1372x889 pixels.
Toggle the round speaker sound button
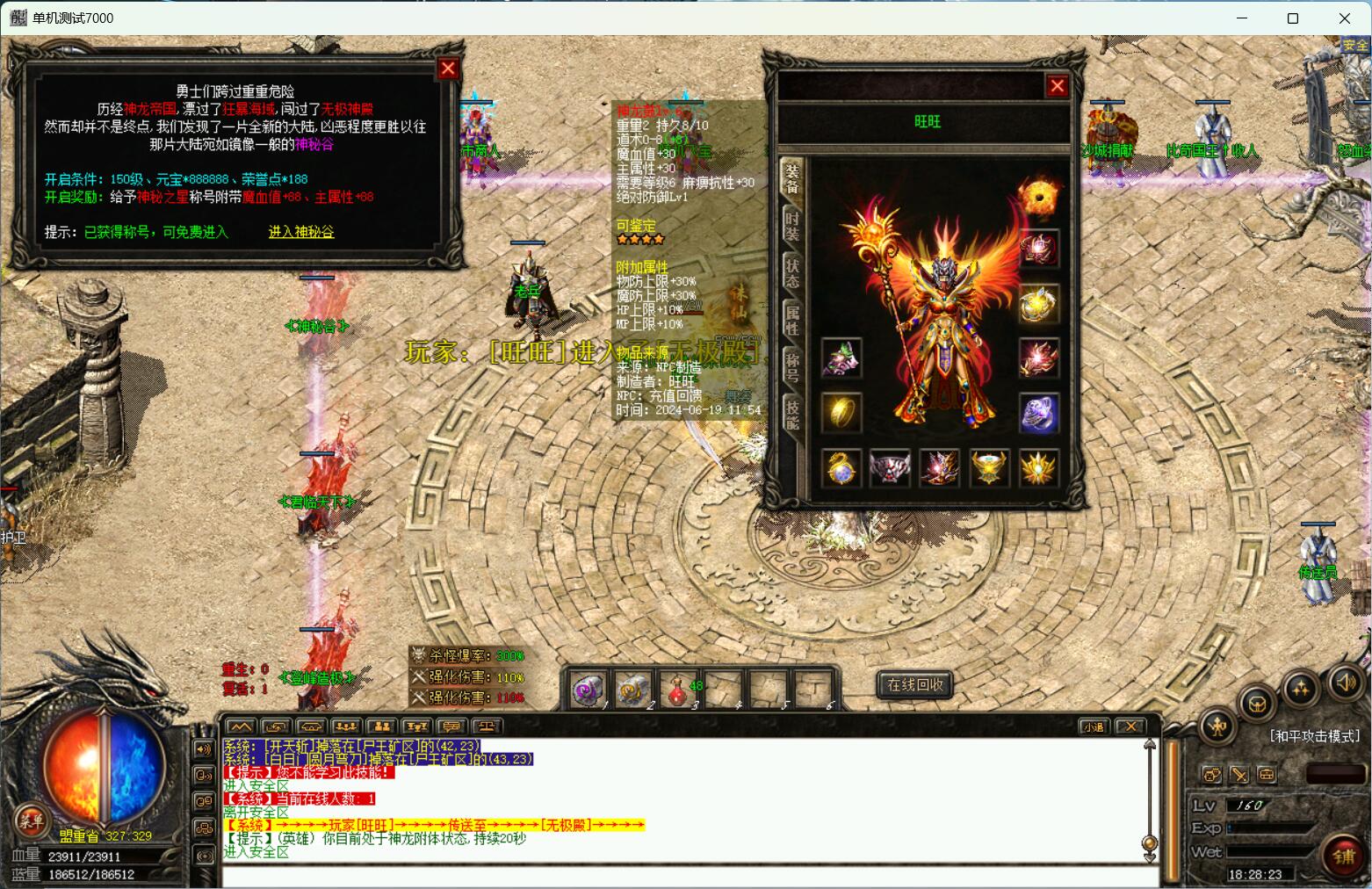point(1345,682)
